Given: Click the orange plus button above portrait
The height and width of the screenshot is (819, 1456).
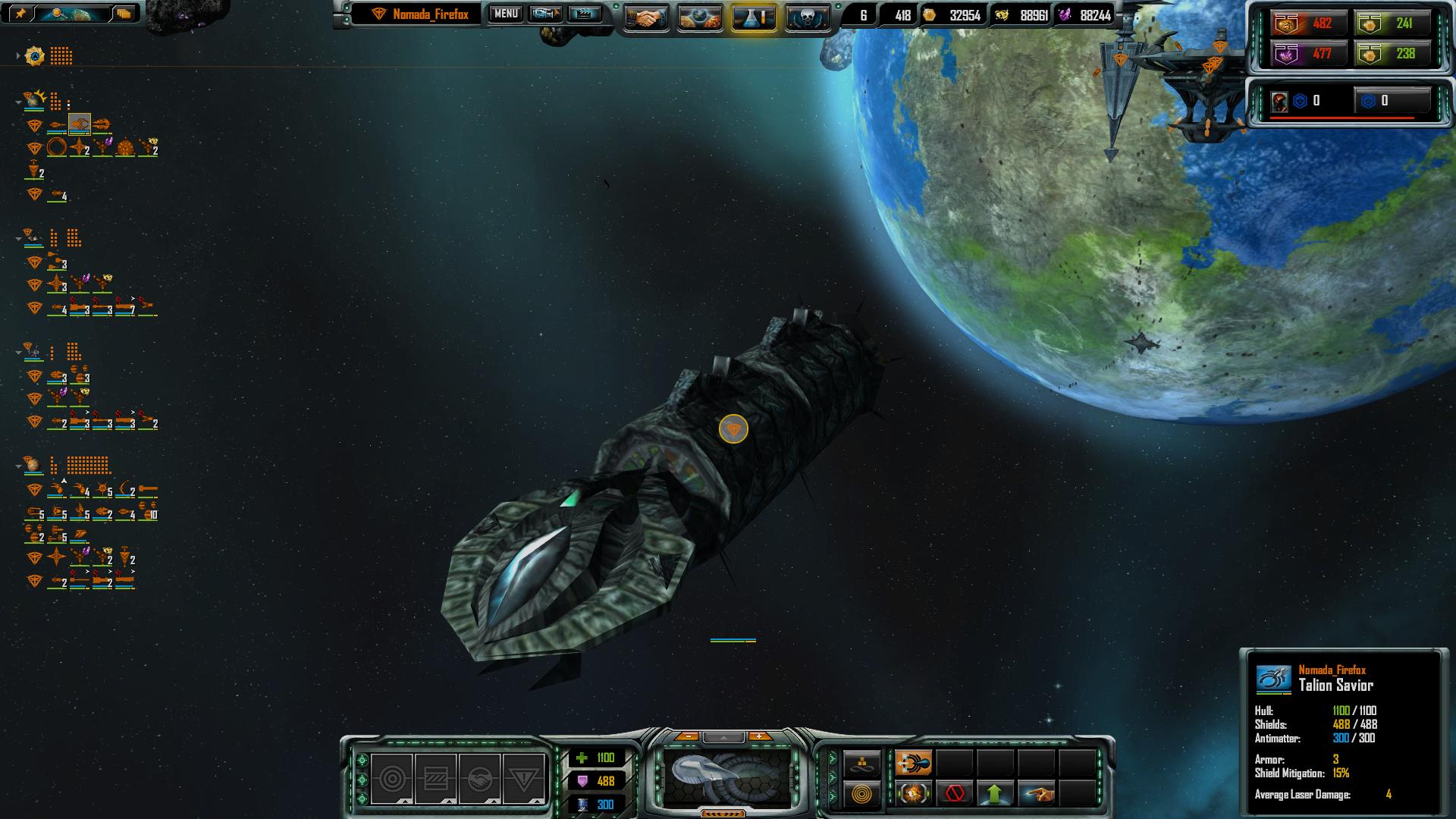Looking at the screenshot, I should coord(759,736).
